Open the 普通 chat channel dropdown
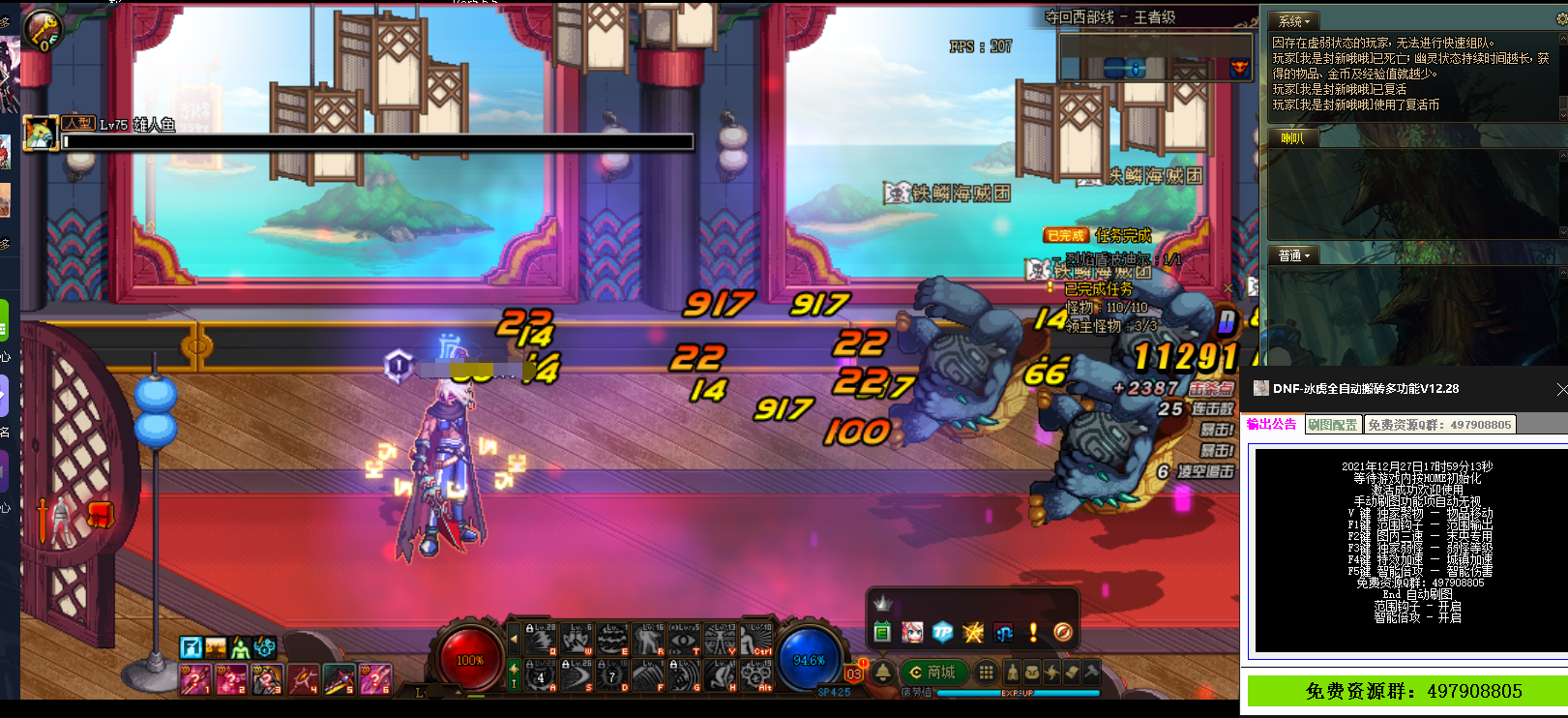The height and width of the screenshot is (718, 1568). (1293, 255)
